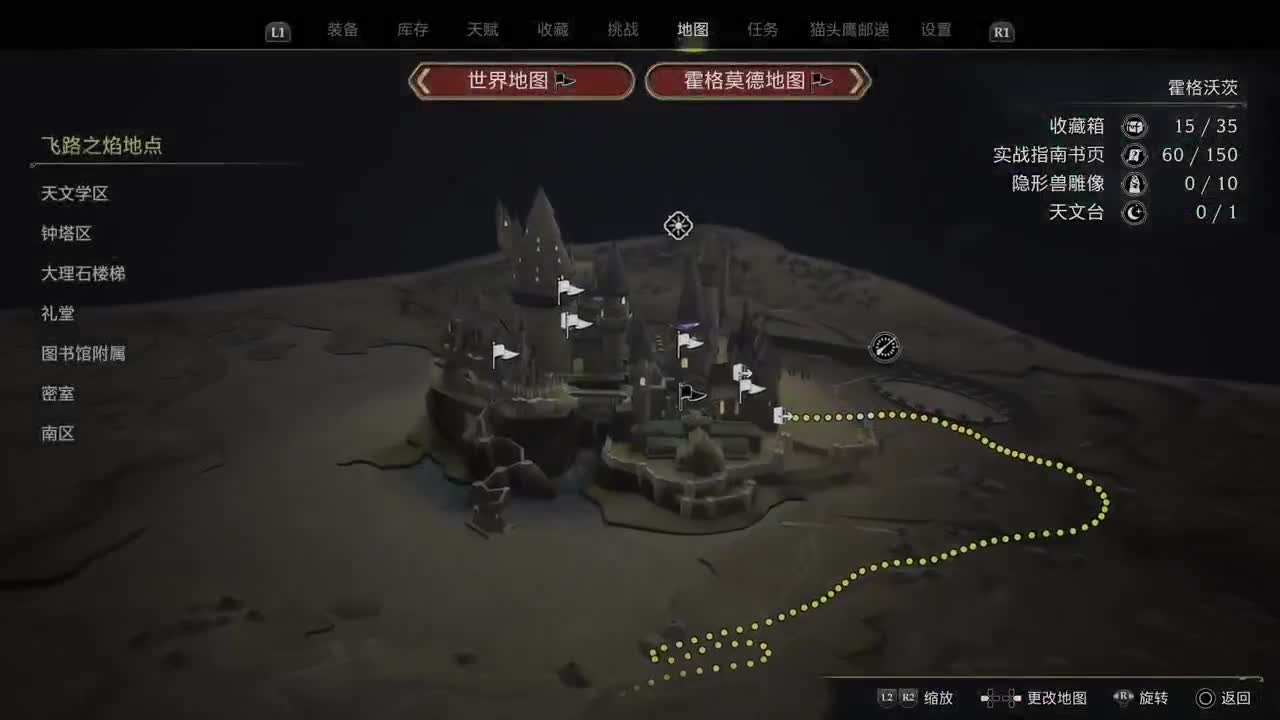
Task: Click the left chevron beside 世界地图
Action: [x=425, y=81]
